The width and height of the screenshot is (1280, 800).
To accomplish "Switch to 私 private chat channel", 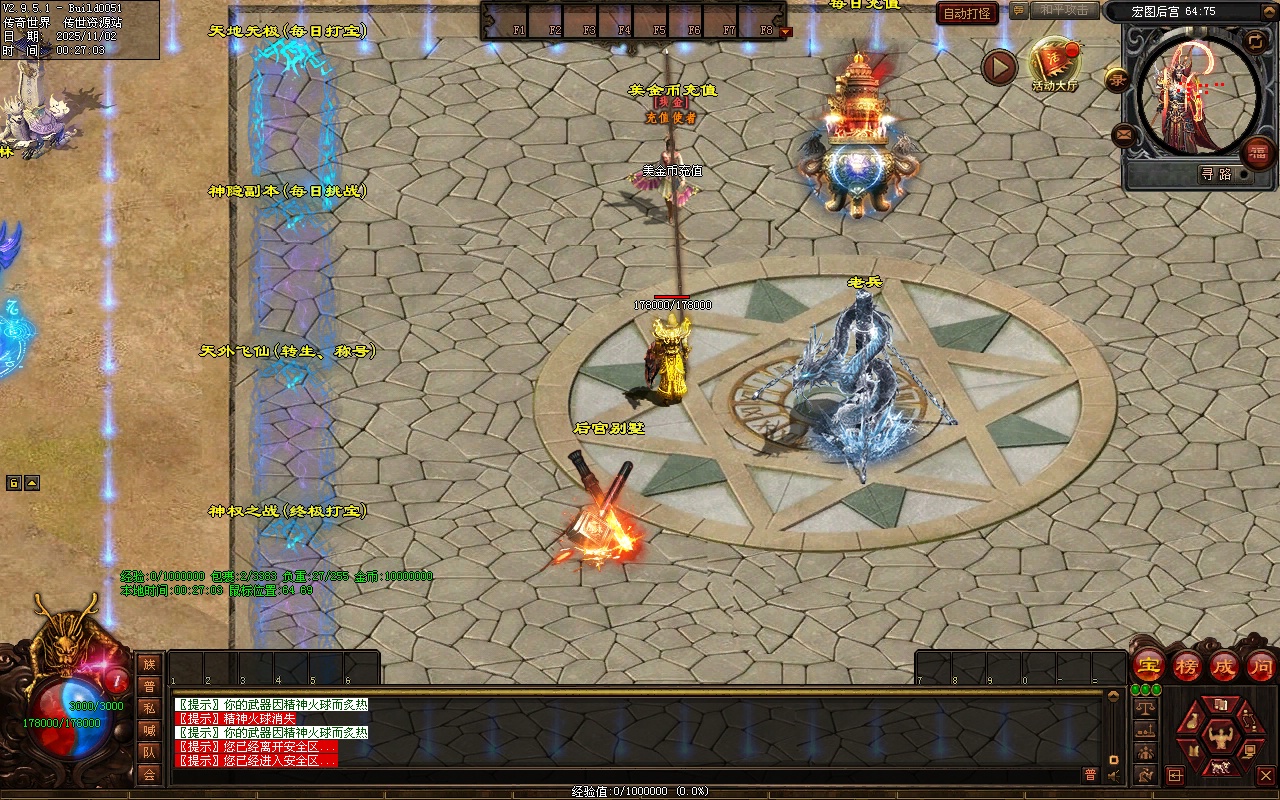I will 149,708.
